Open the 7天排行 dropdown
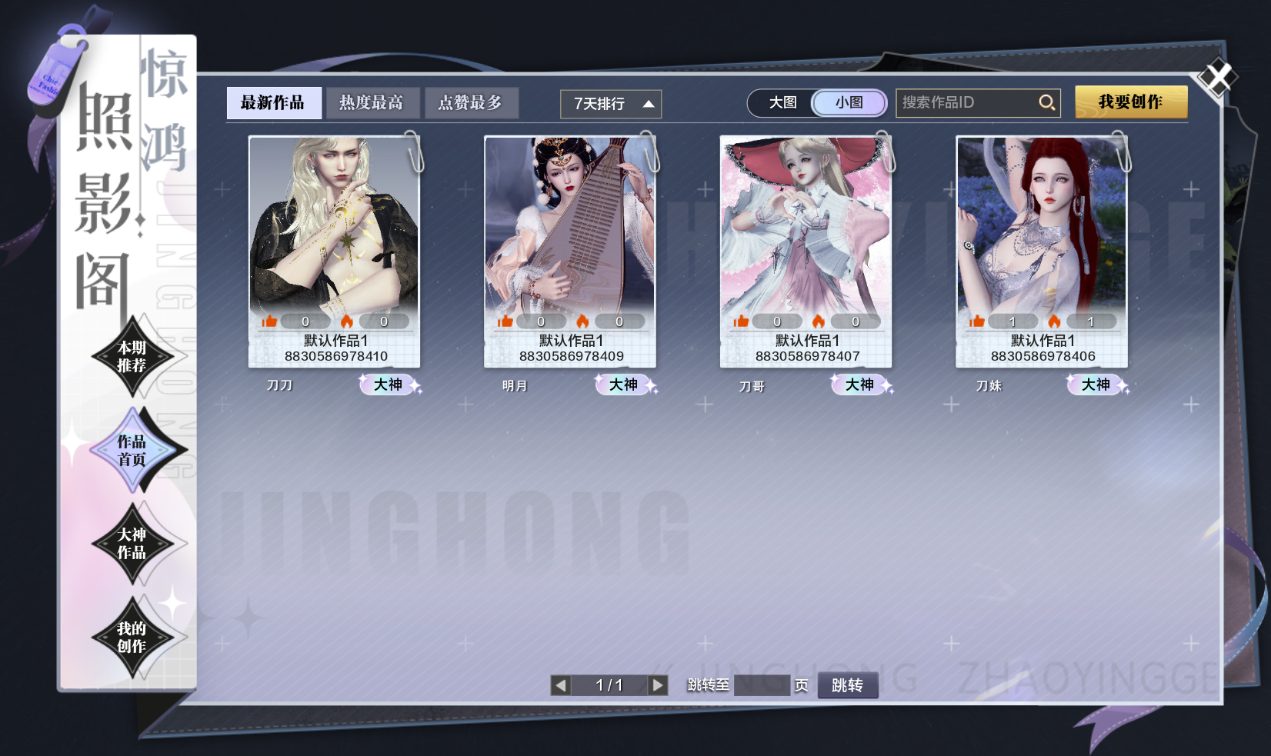 tap(610, 104)
